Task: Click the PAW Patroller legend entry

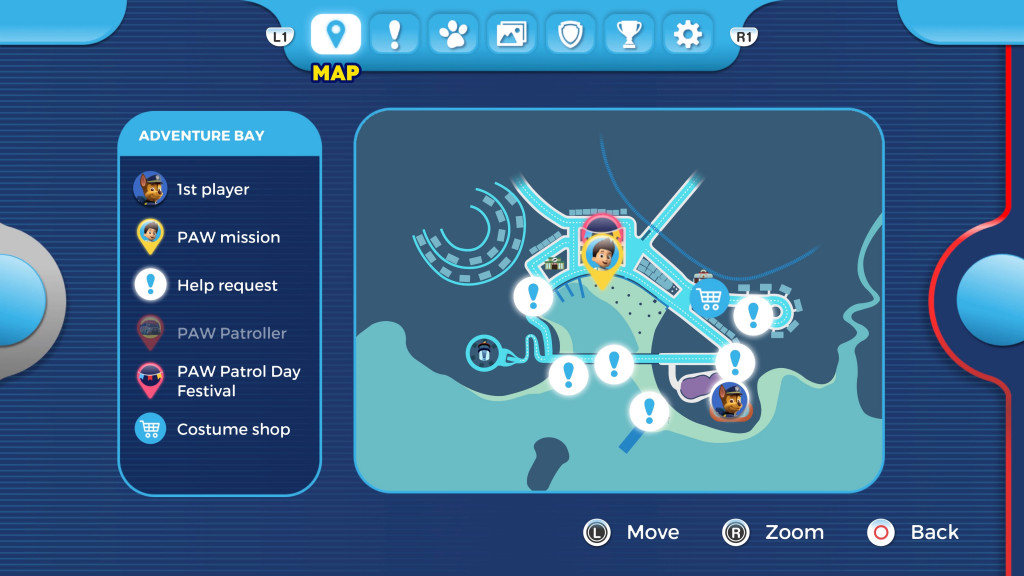Action: pyautogui.click(x=231, y=333)
